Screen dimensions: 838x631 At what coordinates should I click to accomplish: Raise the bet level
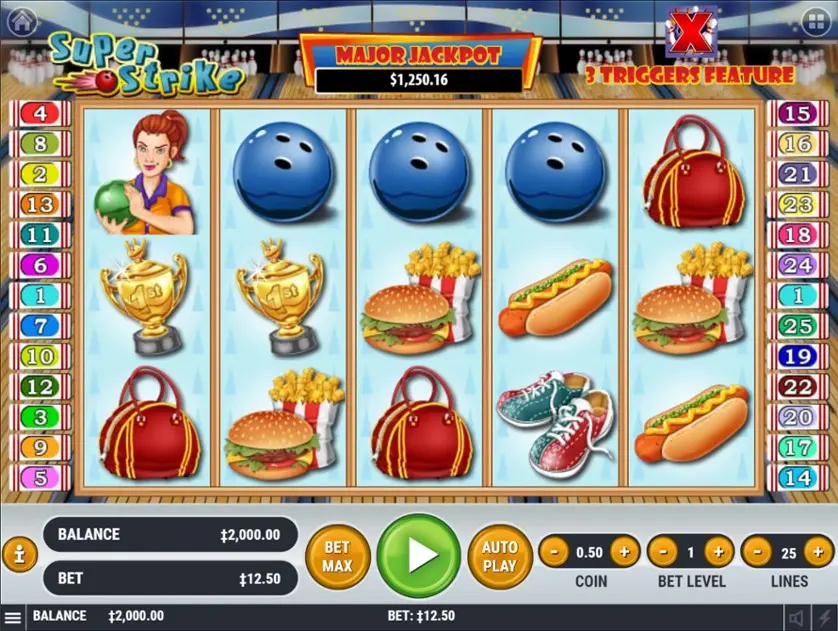(717, 551)
